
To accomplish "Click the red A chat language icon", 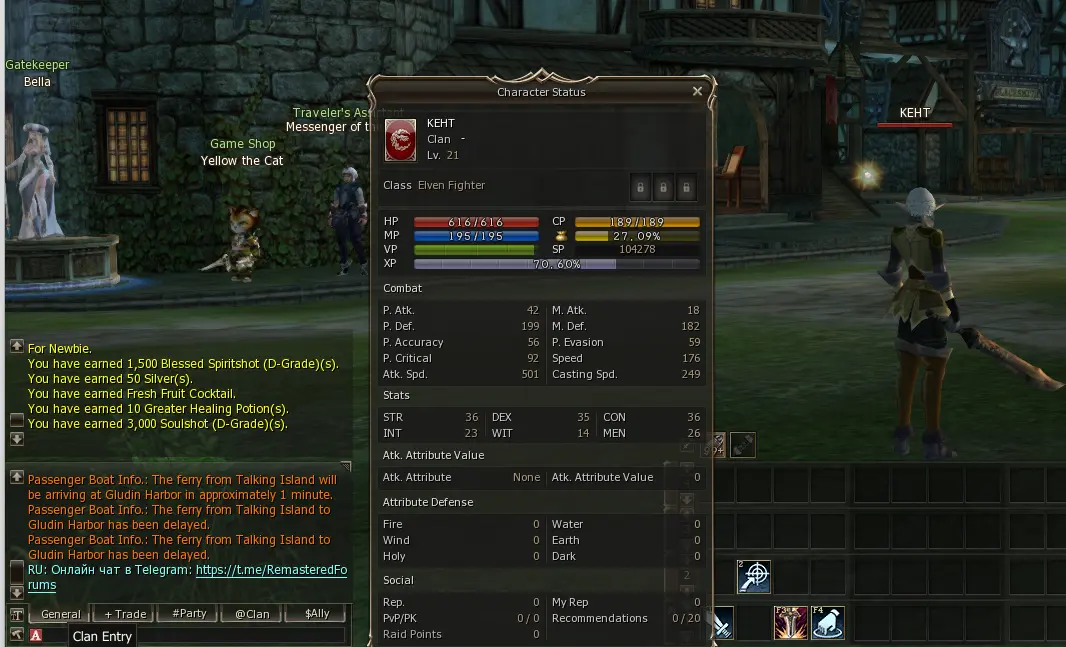I will pos(36,635).
